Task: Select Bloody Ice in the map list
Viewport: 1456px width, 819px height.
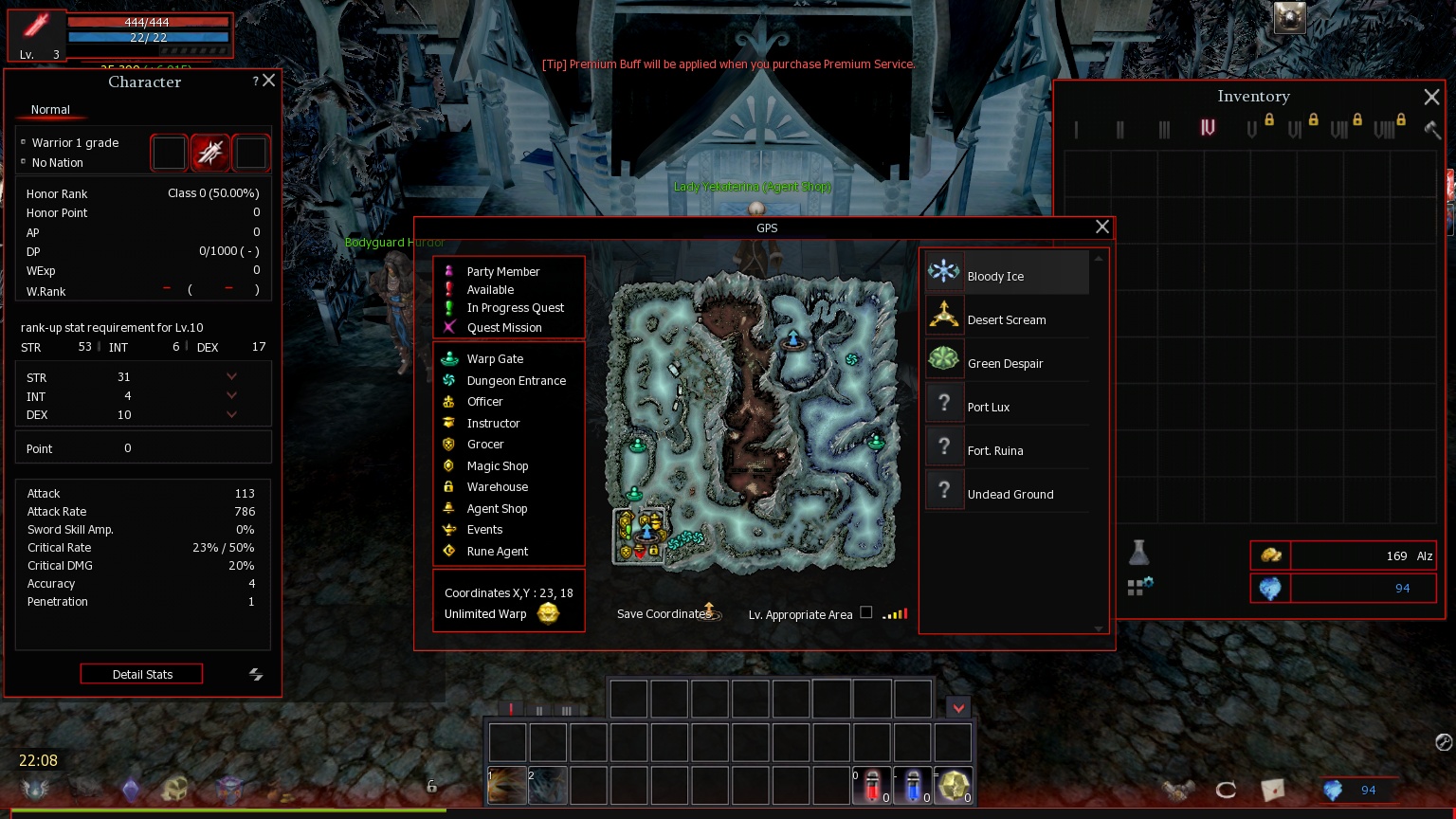Action: coord(1006,273)
